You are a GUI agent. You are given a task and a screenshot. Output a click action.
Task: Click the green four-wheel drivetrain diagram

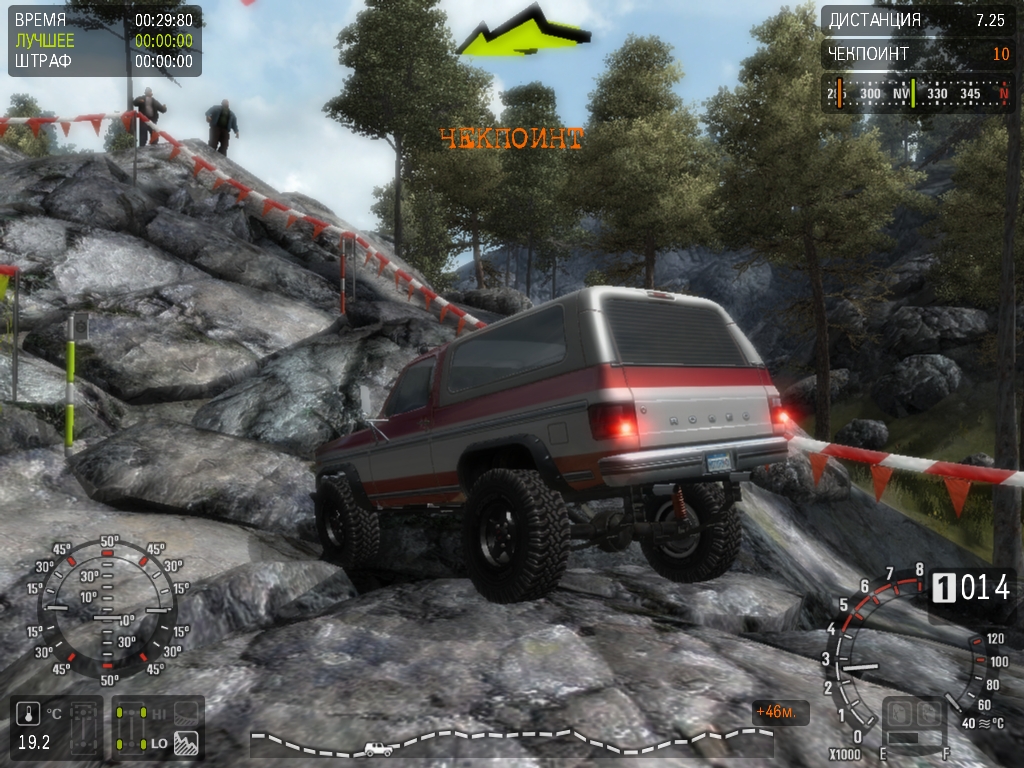(130, 728)
